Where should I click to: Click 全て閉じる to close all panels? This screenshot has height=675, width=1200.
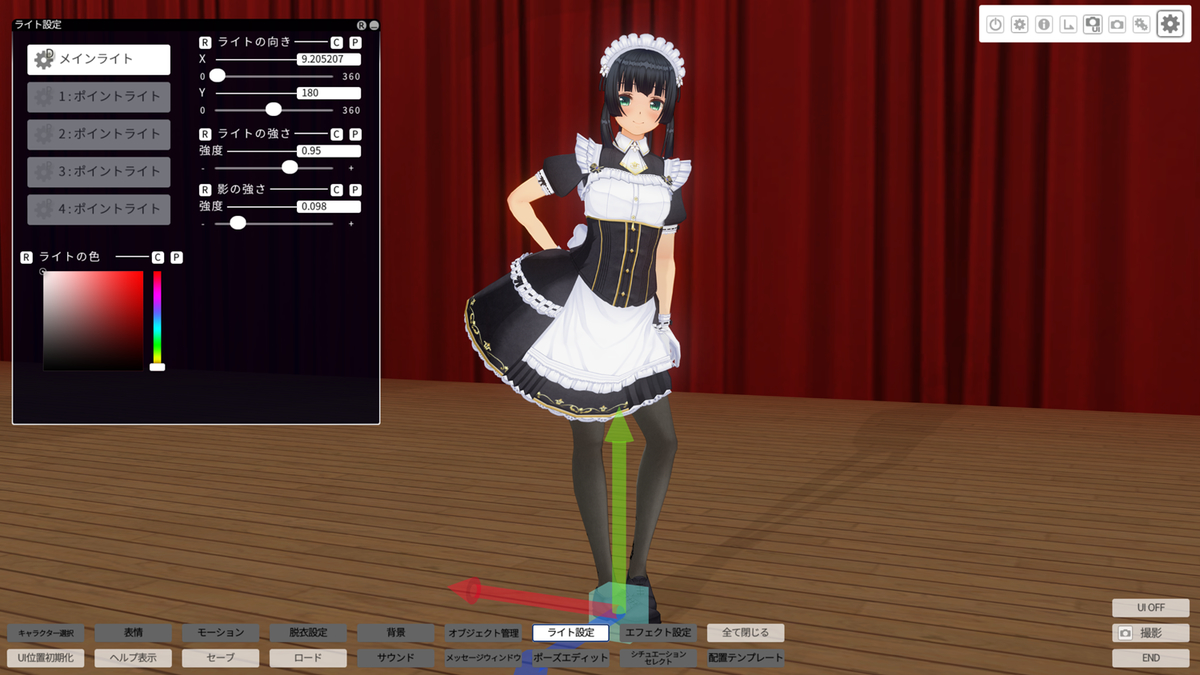tap(746, 632)
